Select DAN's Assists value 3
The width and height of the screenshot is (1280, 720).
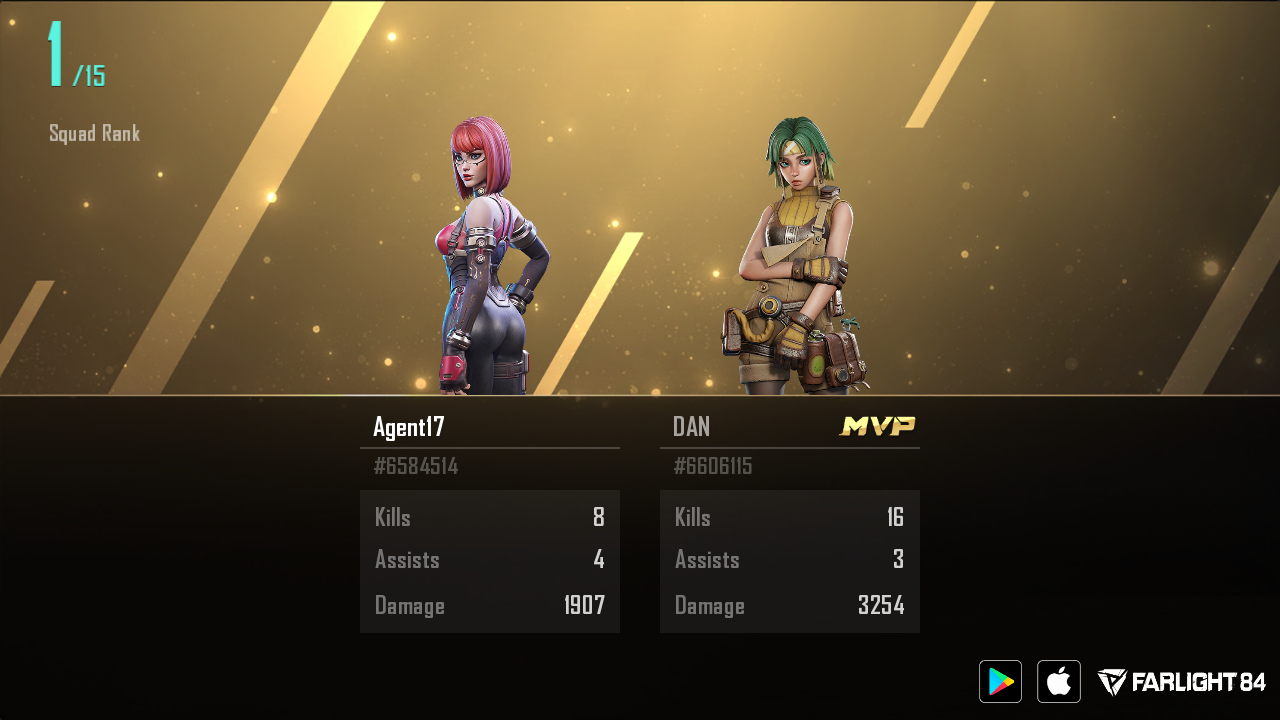(899, 560)
